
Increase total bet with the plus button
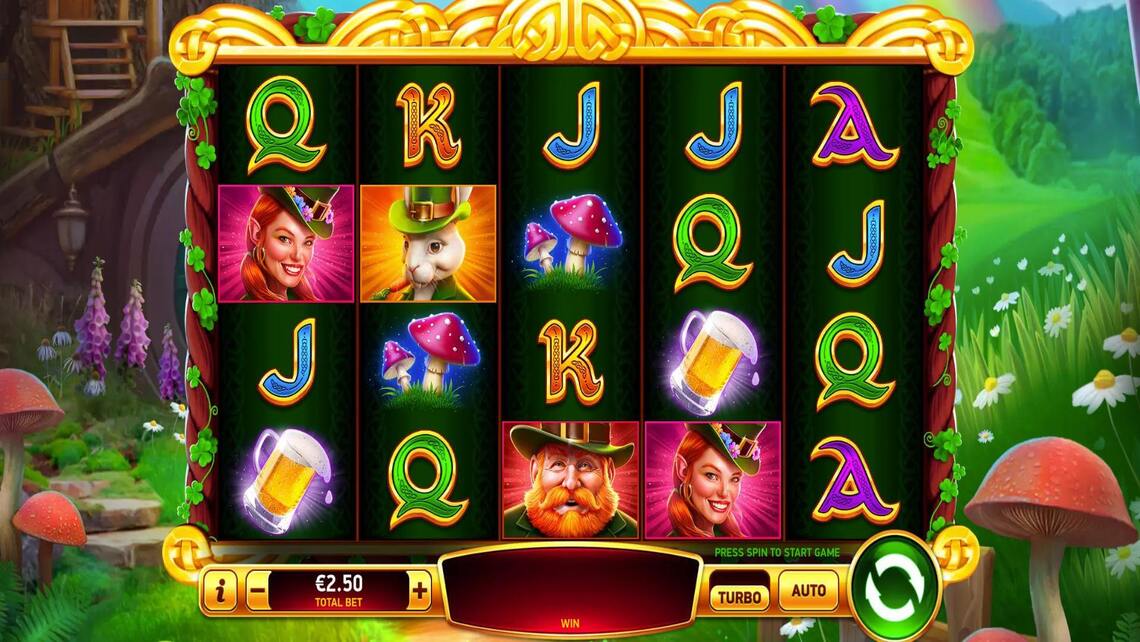click(x=420, y=591)
